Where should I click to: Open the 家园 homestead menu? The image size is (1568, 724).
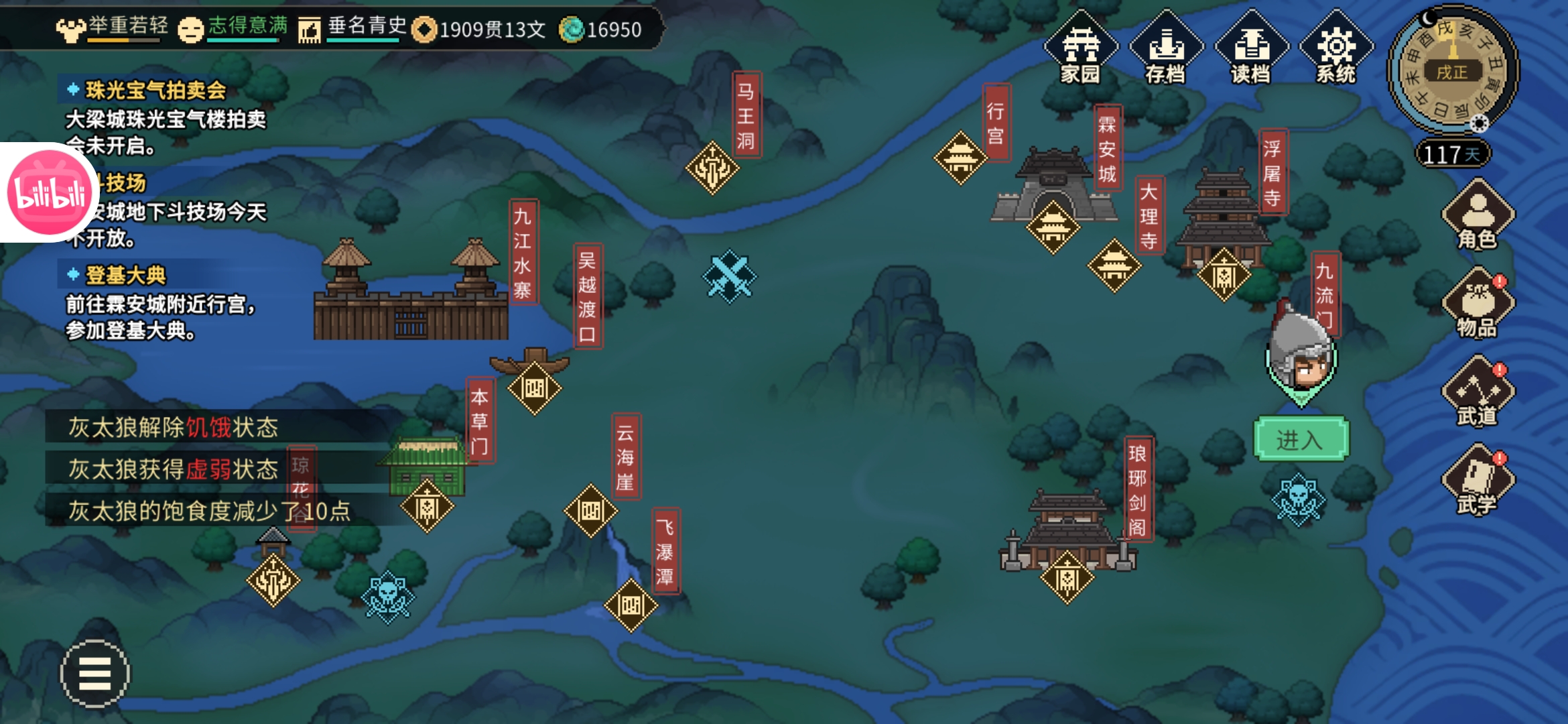point(1080,48)
